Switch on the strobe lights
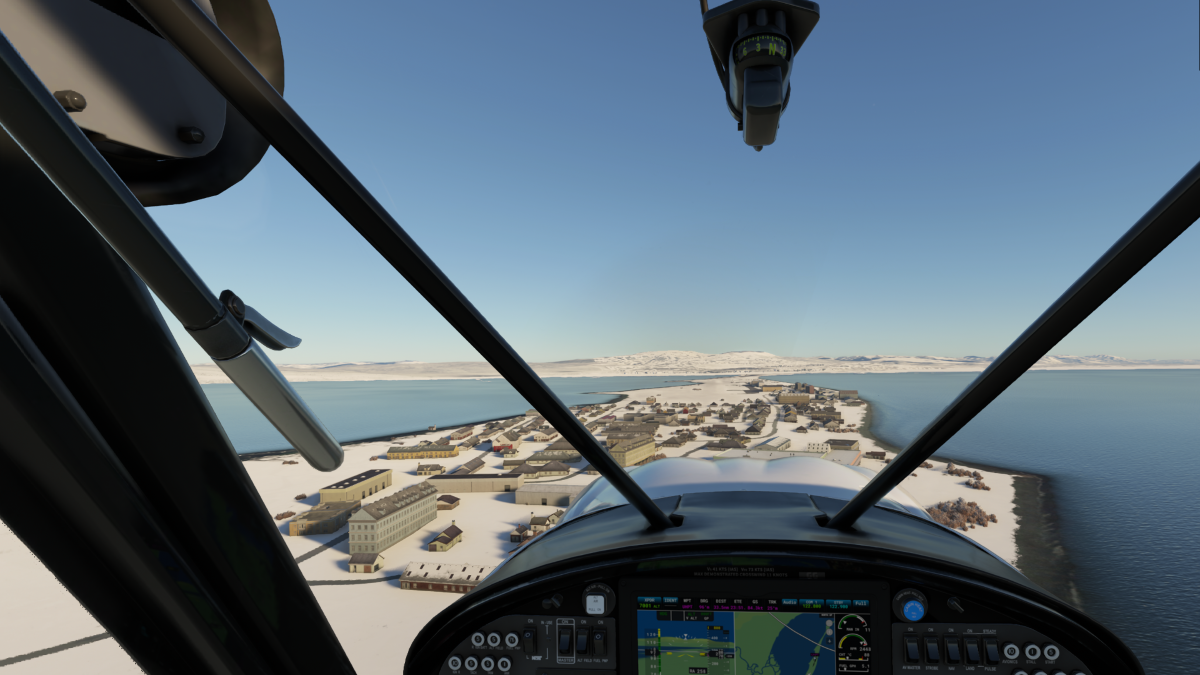Image resolution: width=1200 pixels, height=675 pixels. (932, 650)
